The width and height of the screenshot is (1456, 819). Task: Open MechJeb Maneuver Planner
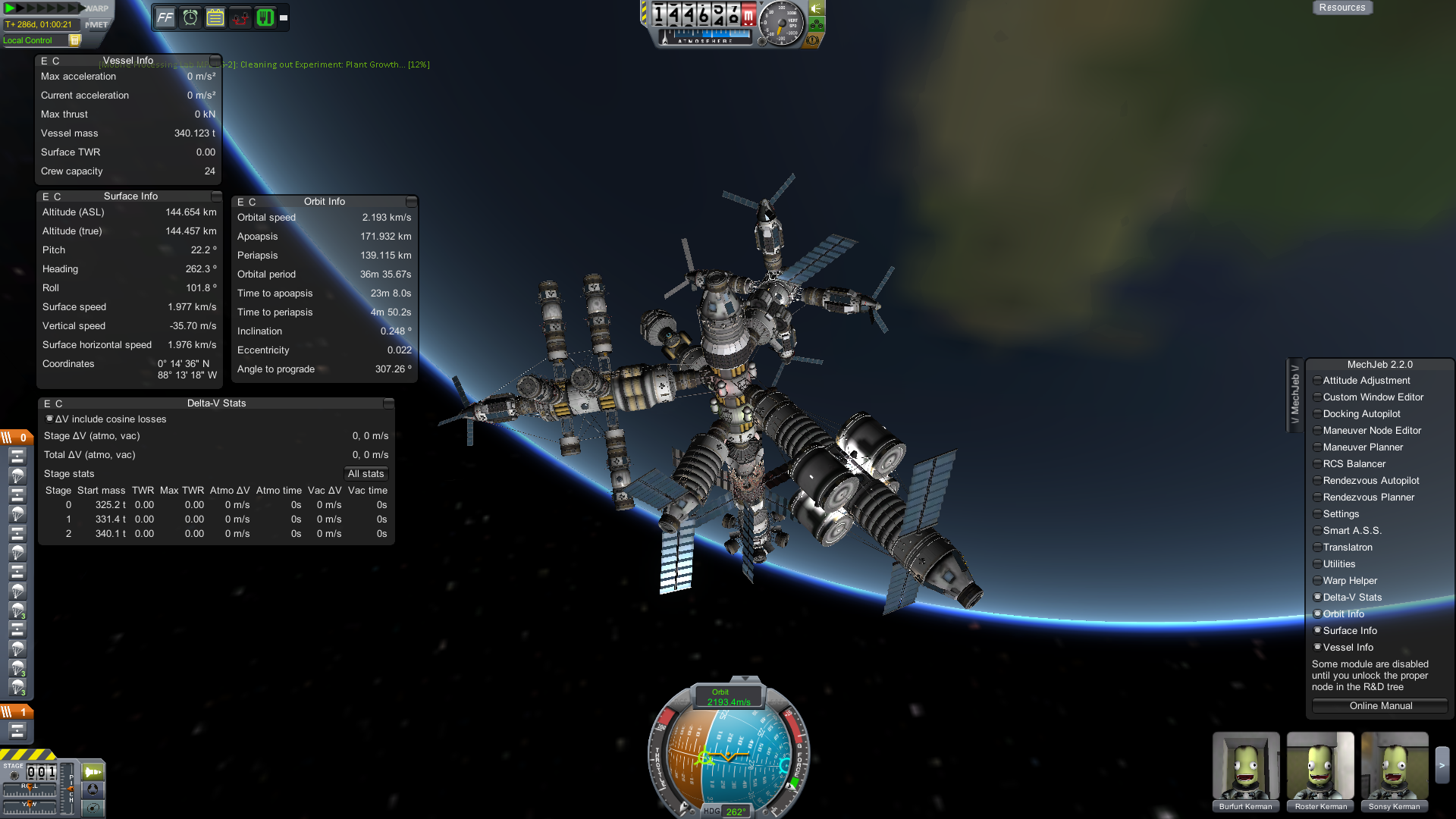point(1362,447)
